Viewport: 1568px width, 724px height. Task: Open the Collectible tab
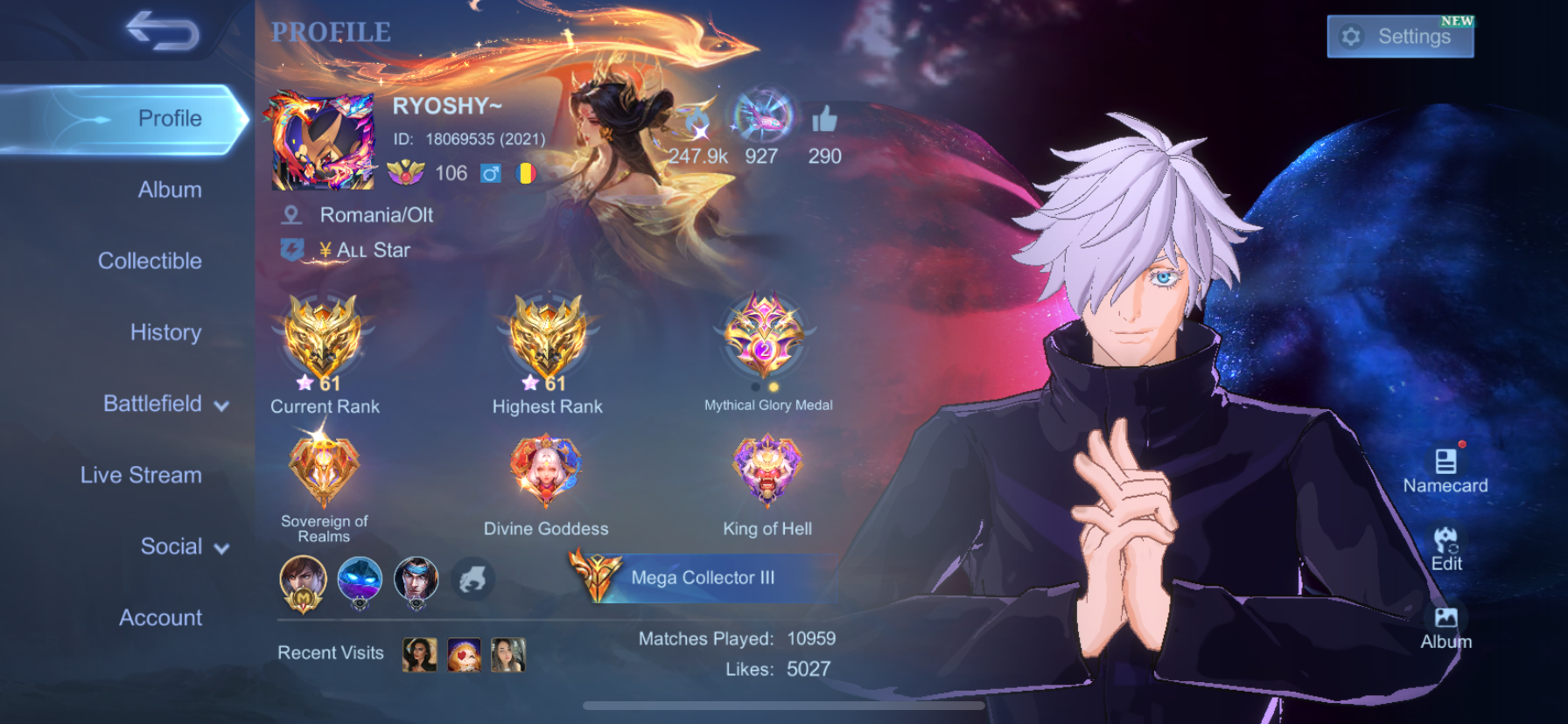(x=150, y=261)
